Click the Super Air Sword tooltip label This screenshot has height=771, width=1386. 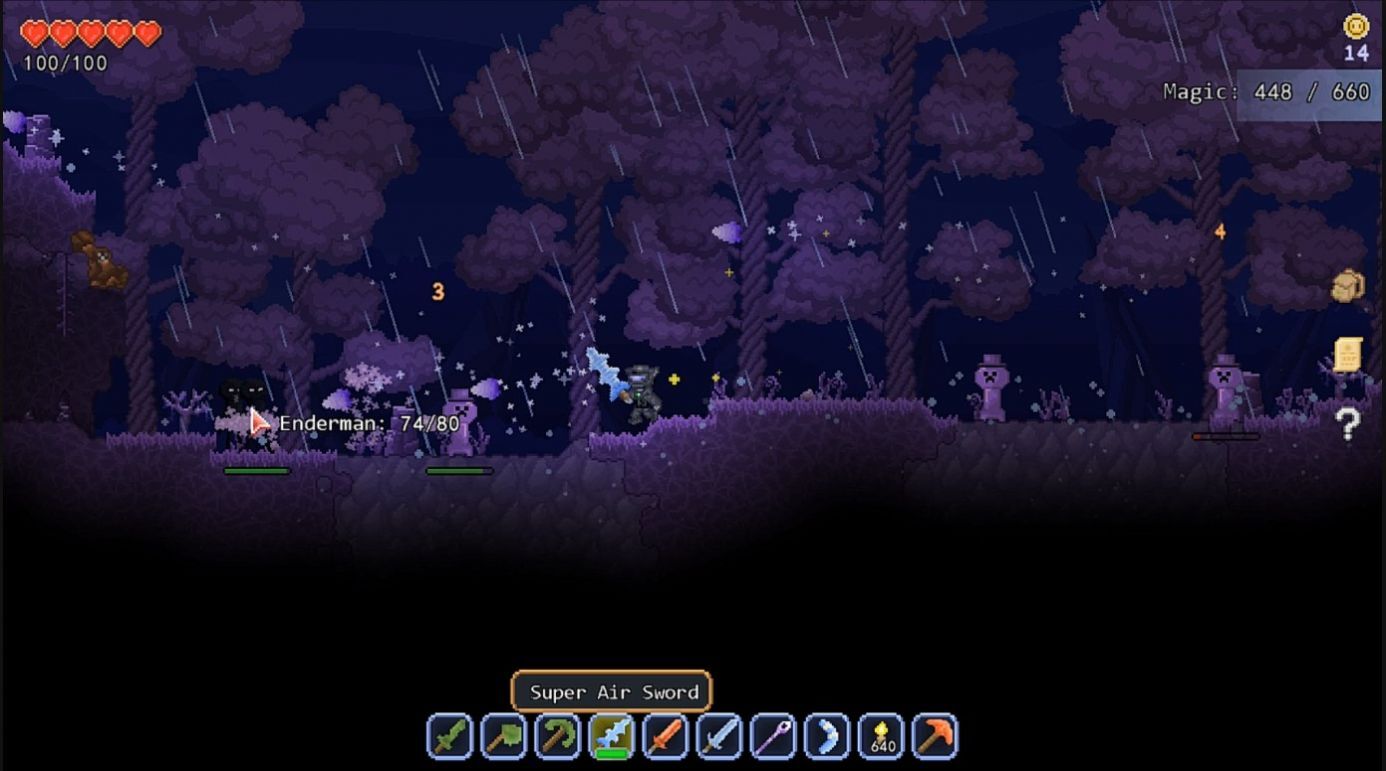(611, 692)
